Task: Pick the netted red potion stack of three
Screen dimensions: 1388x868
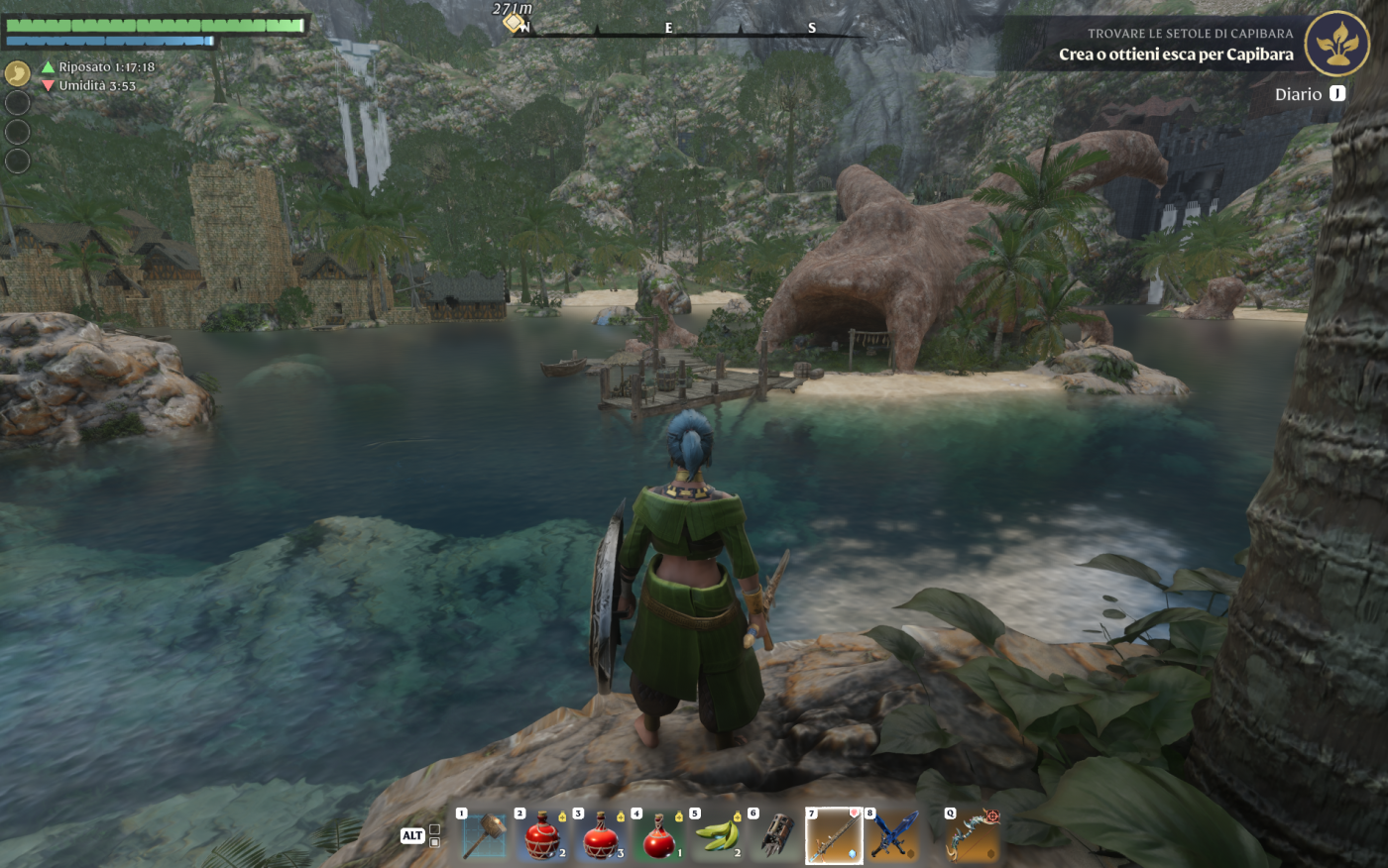Action: [601, 836]
